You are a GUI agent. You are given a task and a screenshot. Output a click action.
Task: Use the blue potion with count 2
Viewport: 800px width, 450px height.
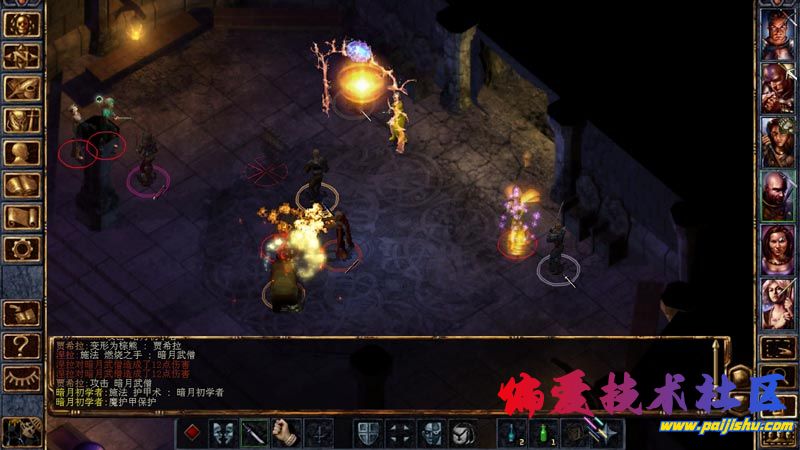click(x=512, y=433)
